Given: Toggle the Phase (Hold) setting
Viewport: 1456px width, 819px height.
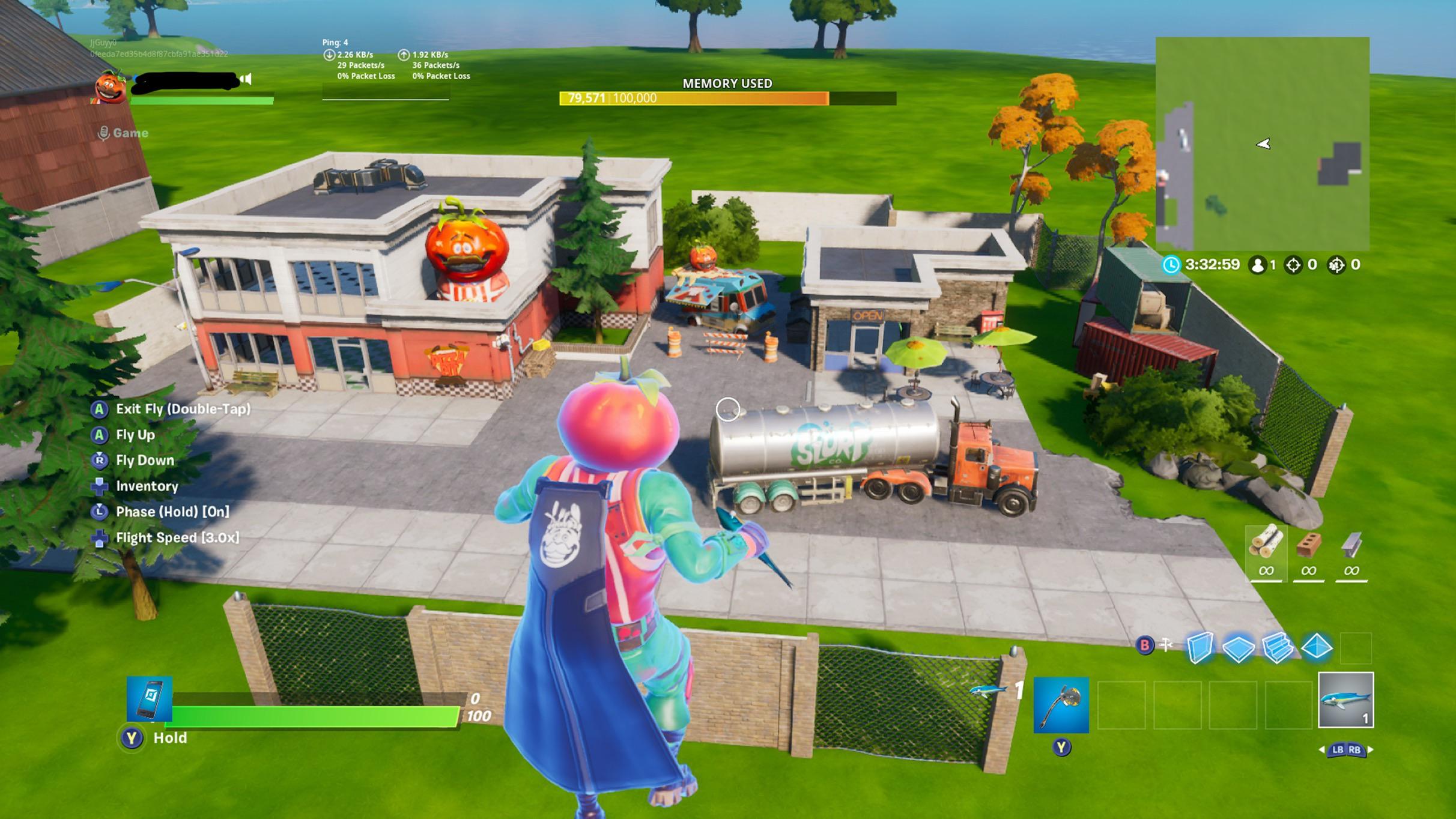Looking at the screenshot, I should click(x=171, y=512).
